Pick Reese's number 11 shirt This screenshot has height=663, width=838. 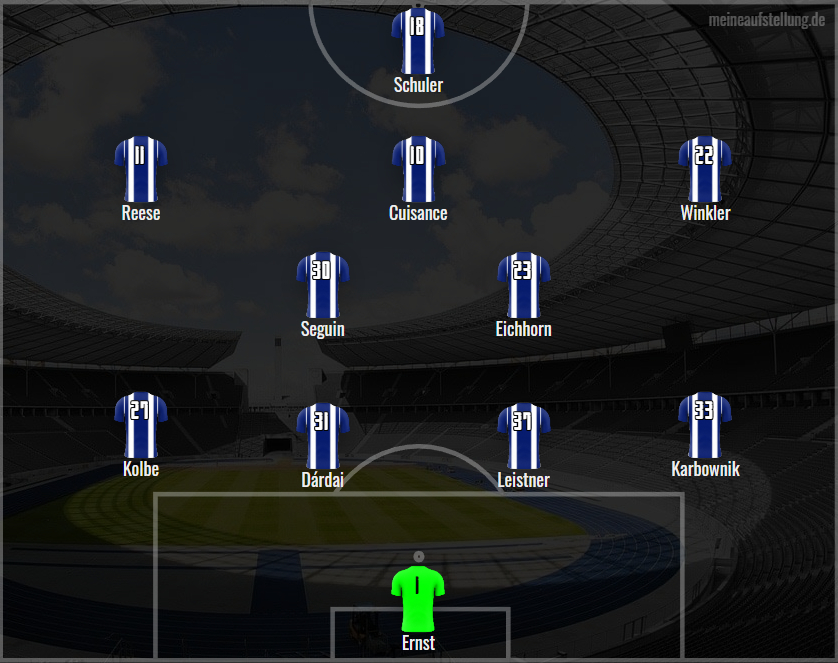point(140,168)
